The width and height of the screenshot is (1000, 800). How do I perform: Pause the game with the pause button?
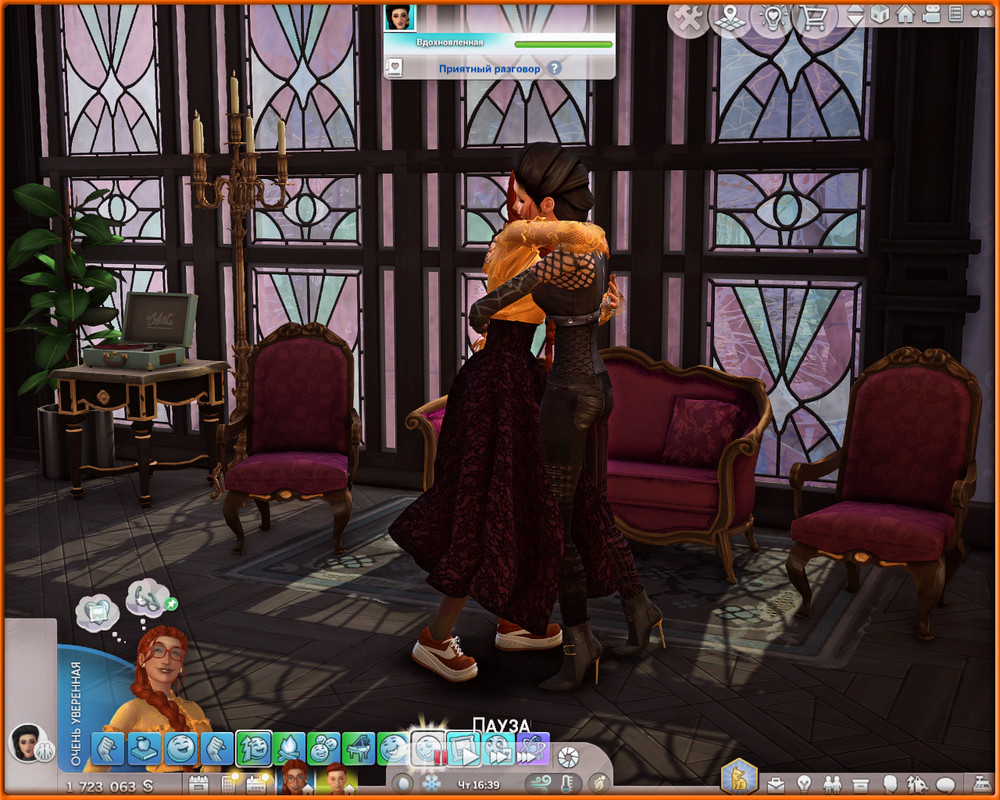click(430, 748)
